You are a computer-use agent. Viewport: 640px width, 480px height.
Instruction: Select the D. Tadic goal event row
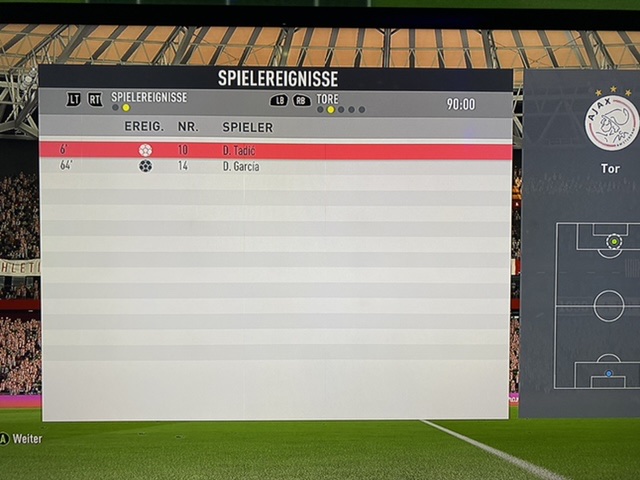(275, 150)
